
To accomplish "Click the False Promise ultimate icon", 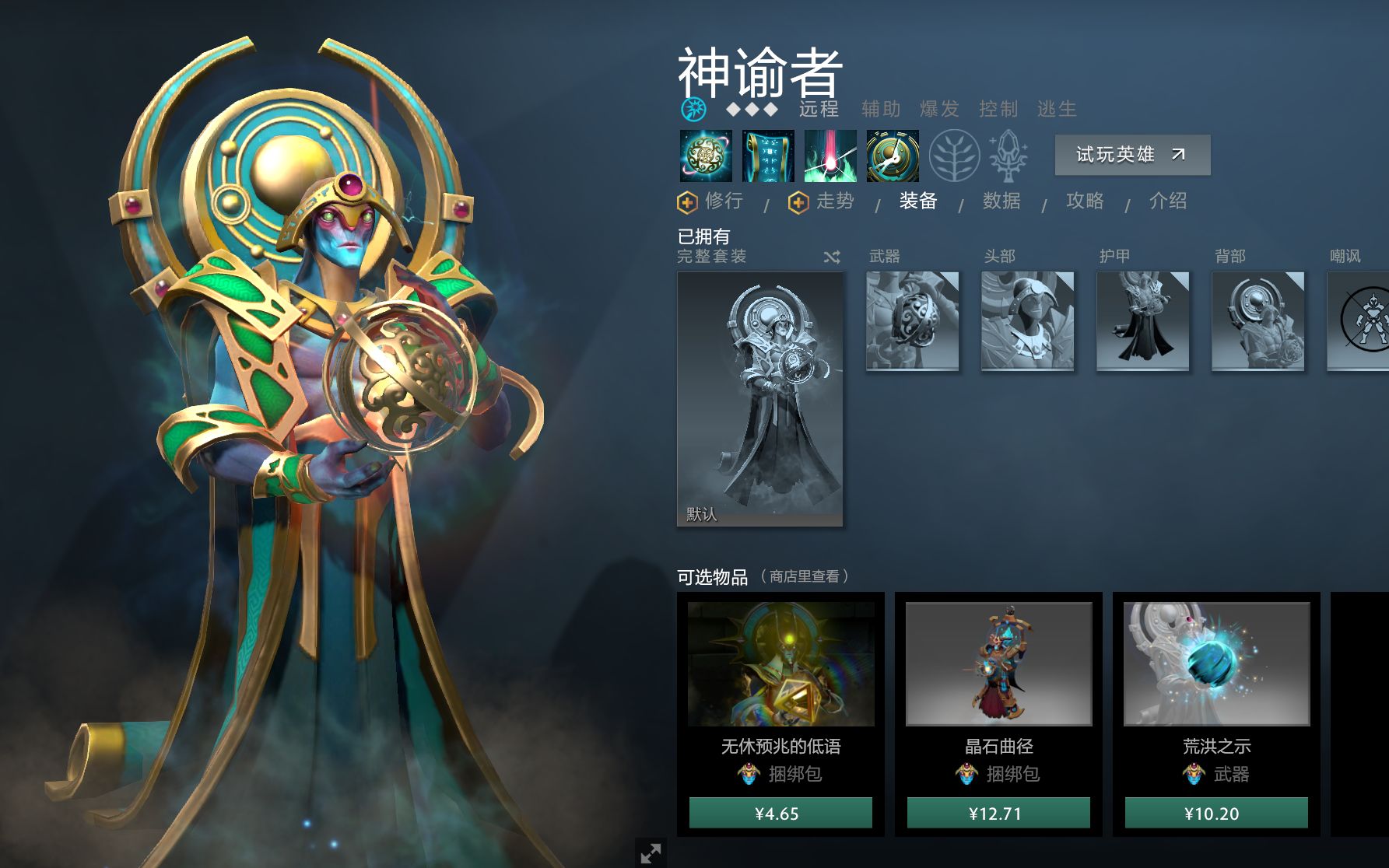I will point(891,156).
